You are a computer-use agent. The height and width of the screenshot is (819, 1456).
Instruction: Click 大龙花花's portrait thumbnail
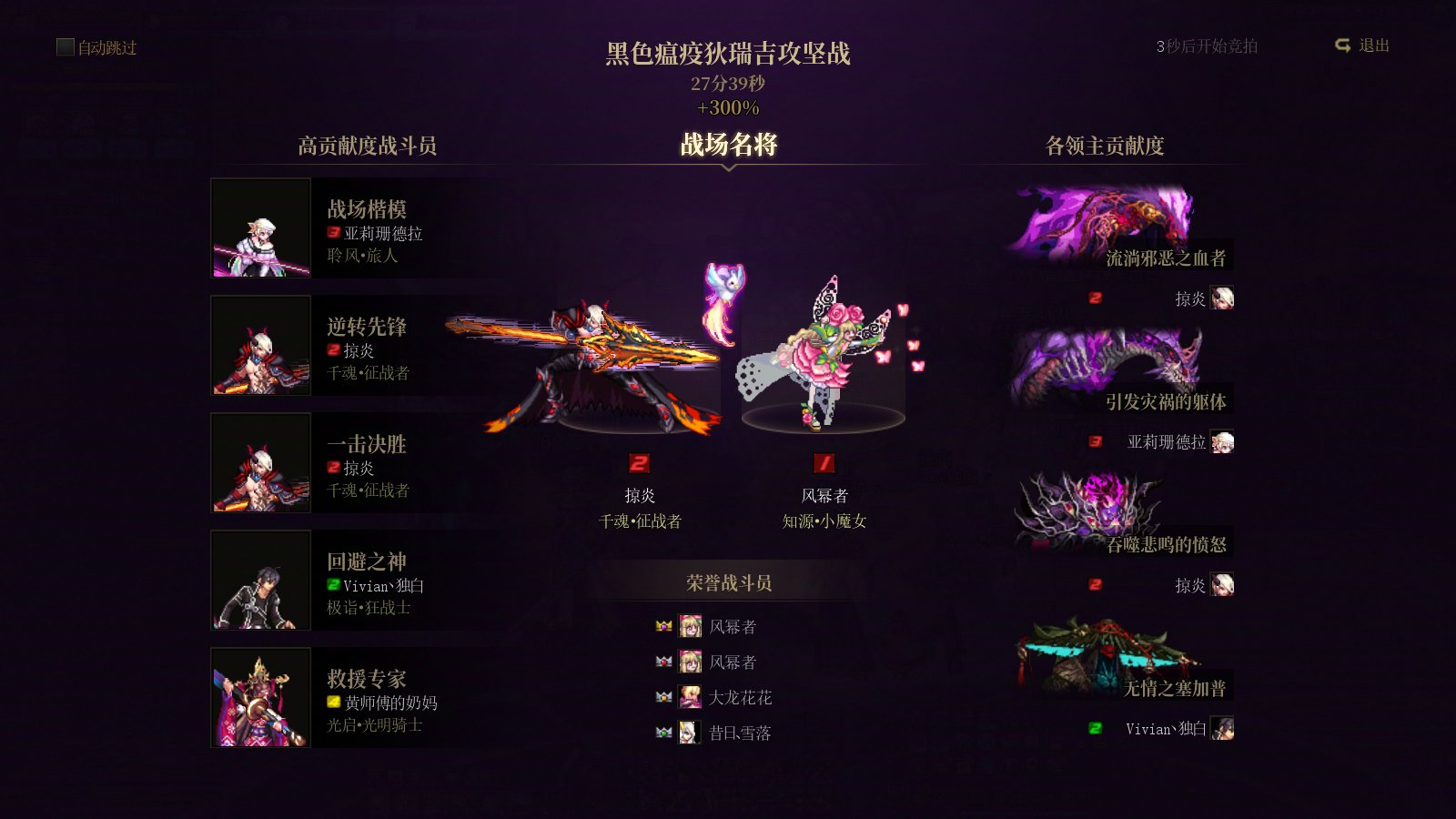click(690, 697)
